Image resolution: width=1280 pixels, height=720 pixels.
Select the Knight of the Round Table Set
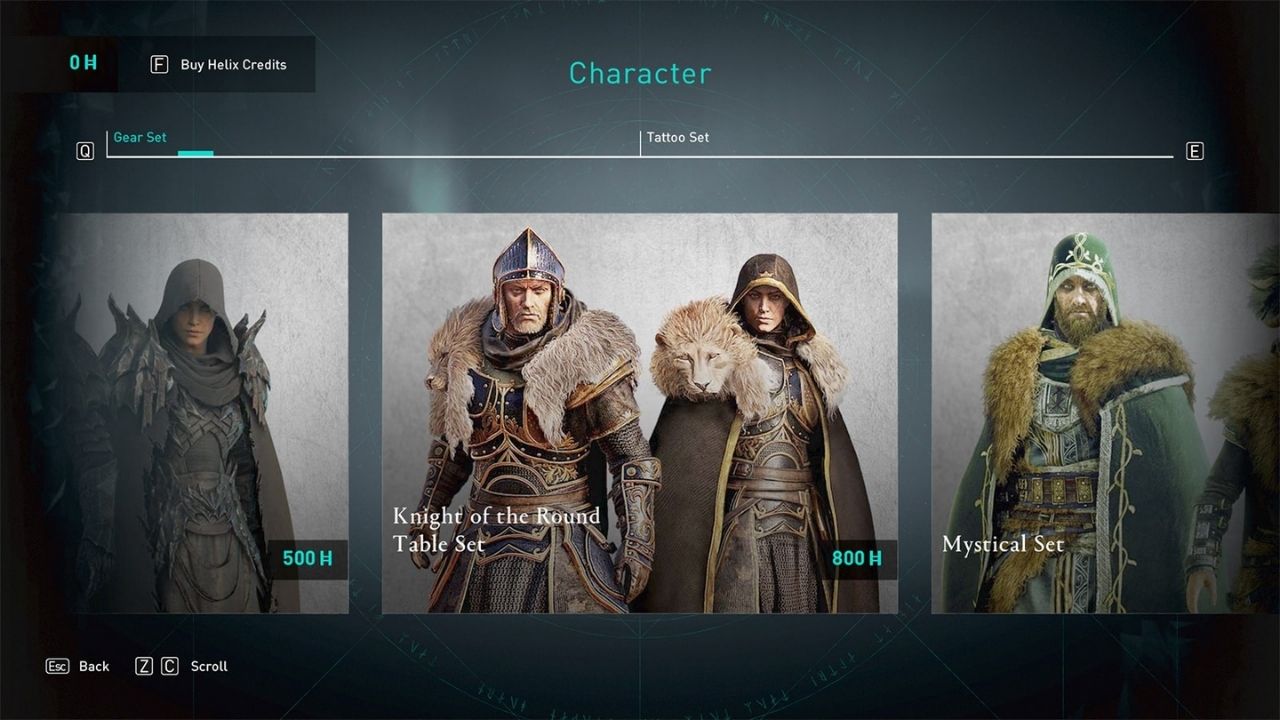point(640,410)
